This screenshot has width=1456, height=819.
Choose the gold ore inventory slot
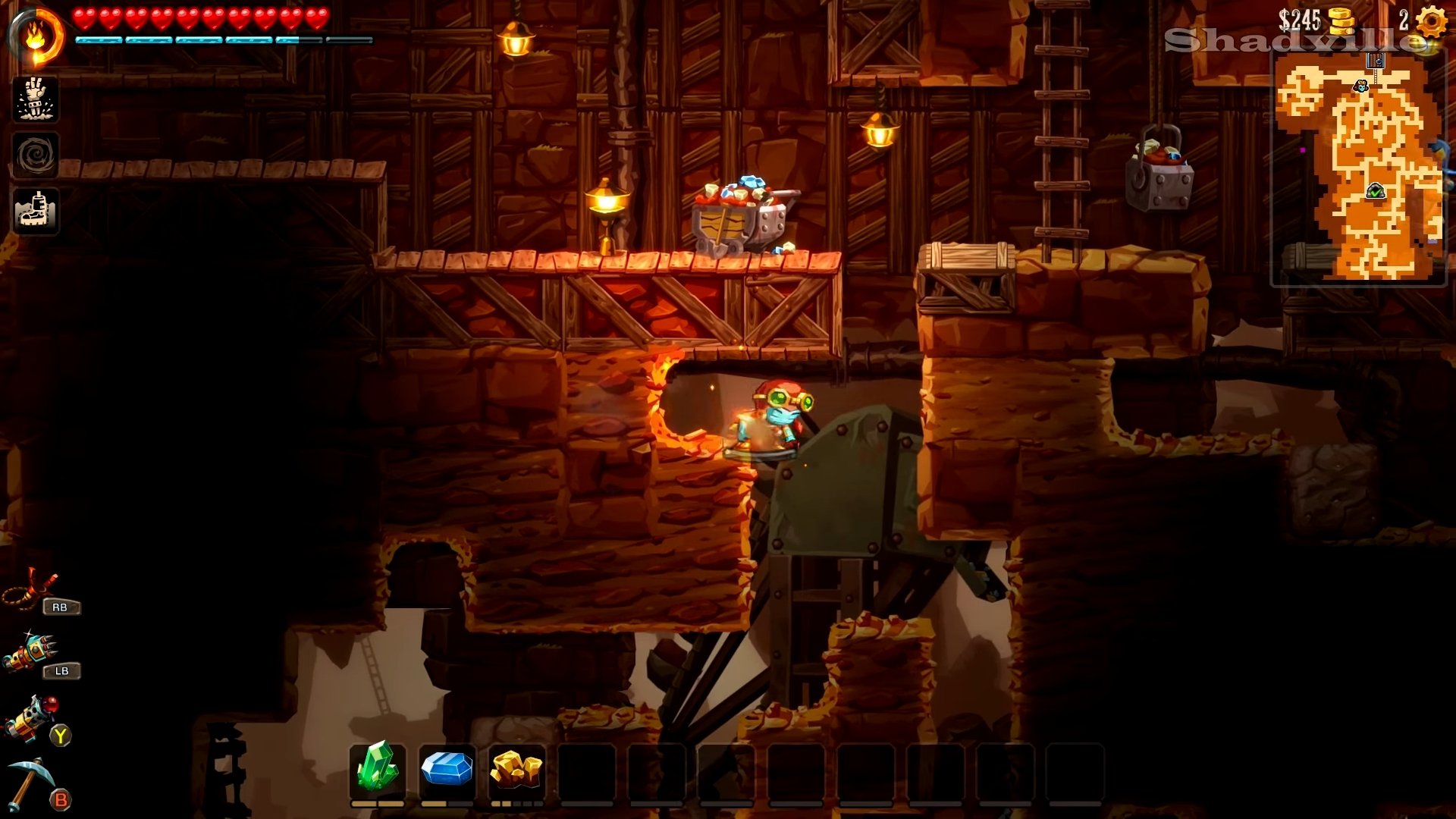(x=516, y=770)
